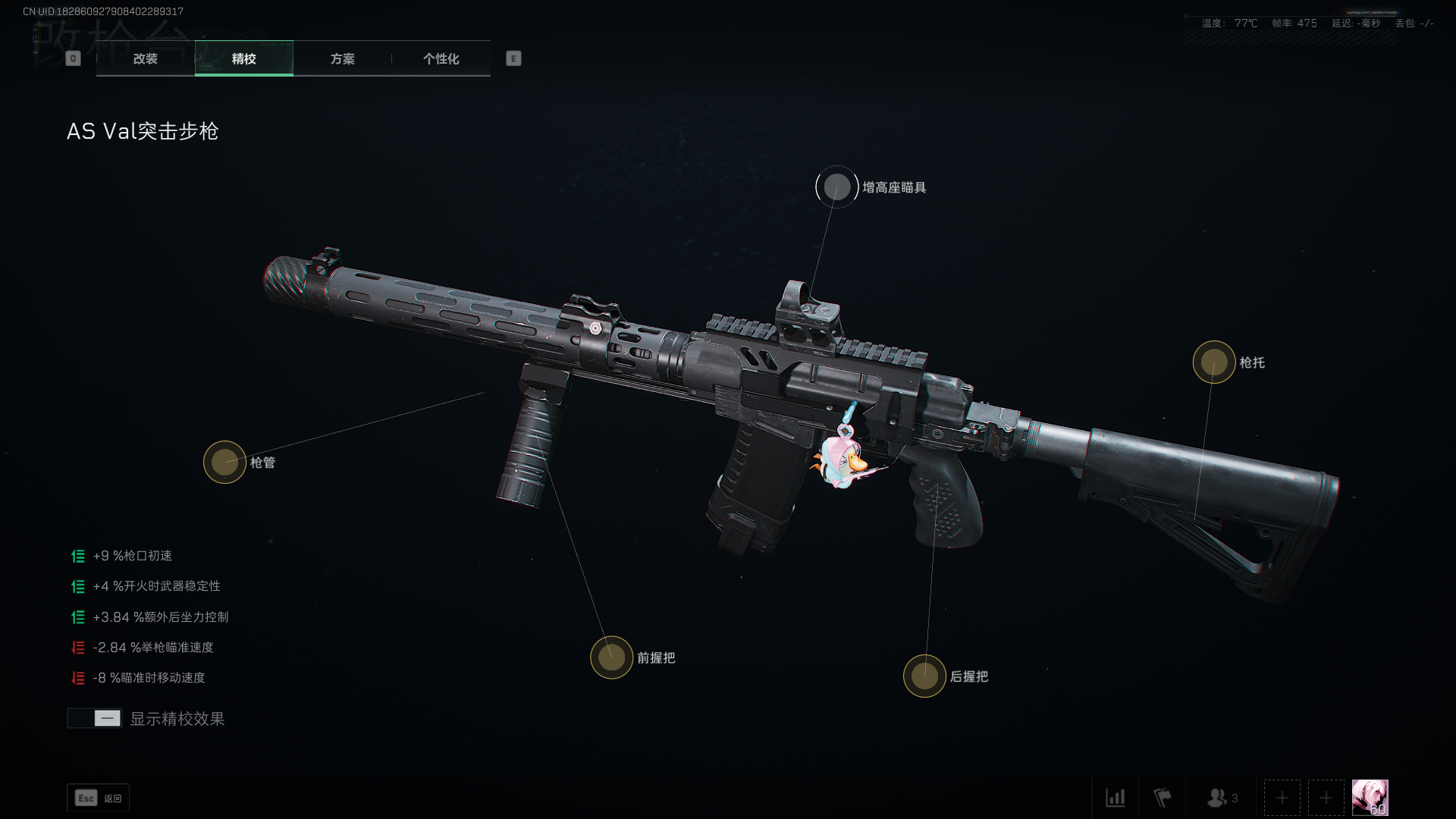Go to the 个性化 tab
Screen dimensions: 1456x819
(441, 58)
